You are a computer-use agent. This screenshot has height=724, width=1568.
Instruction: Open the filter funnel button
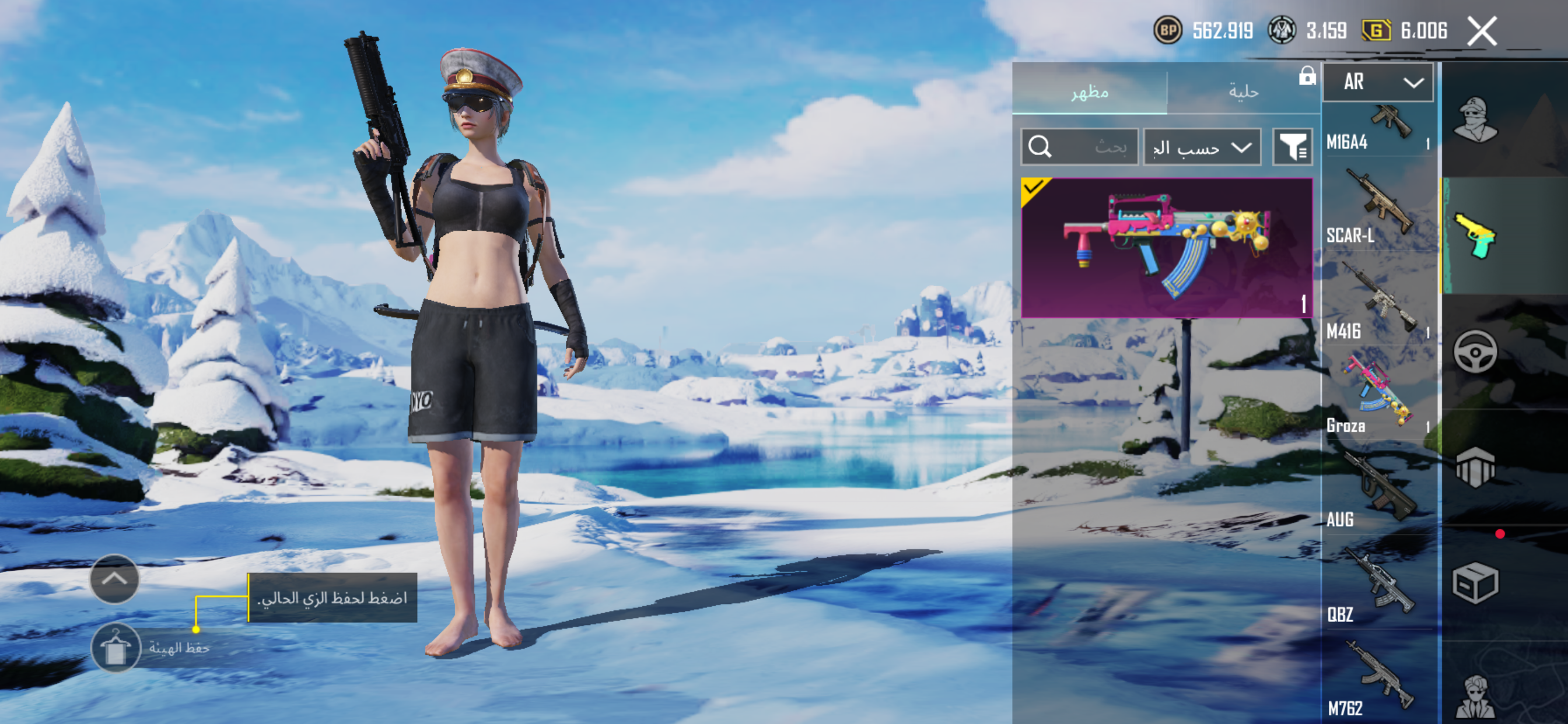click(1292, 147)
